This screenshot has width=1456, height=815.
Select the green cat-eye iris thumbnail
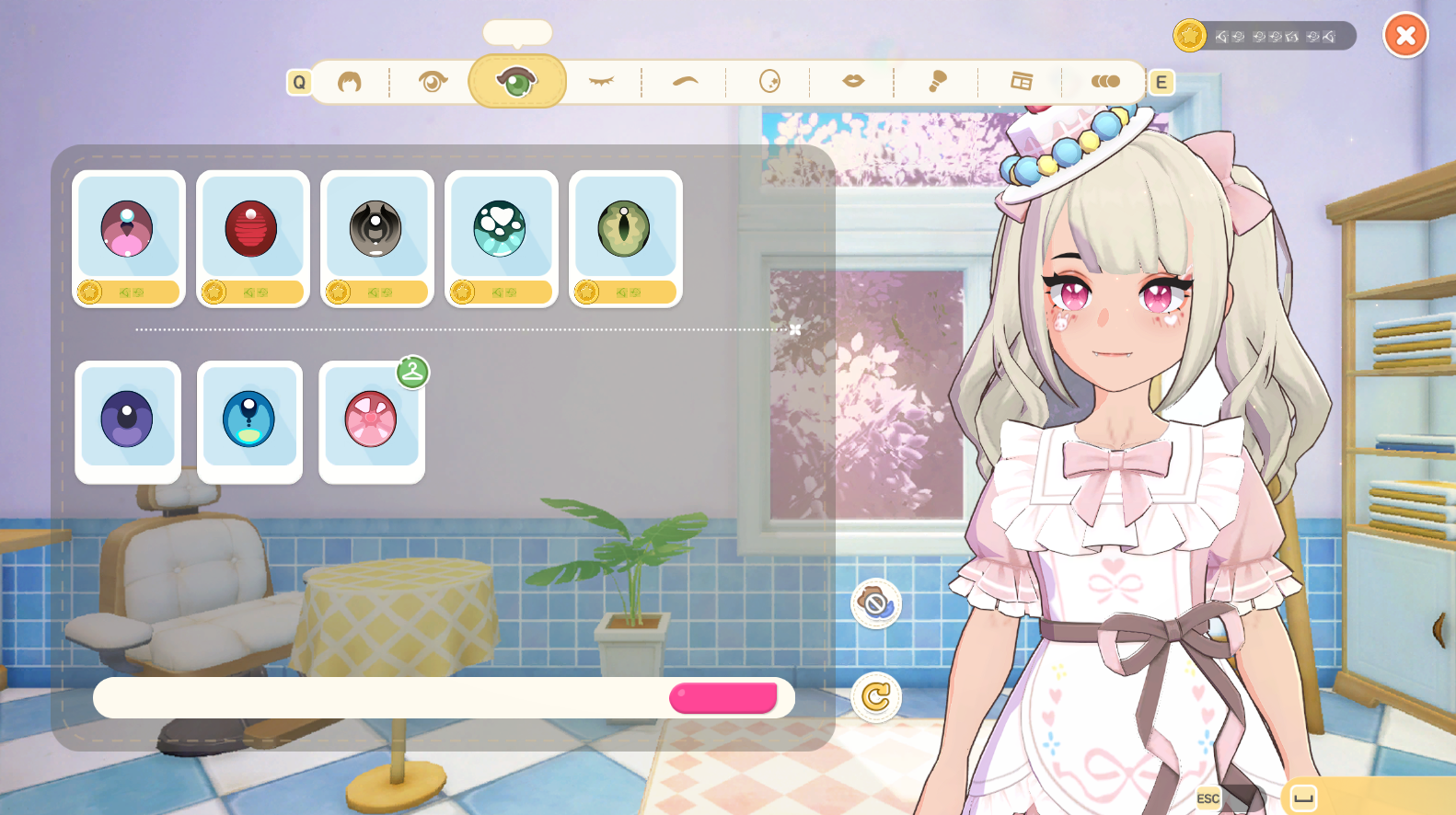[625, 228]
